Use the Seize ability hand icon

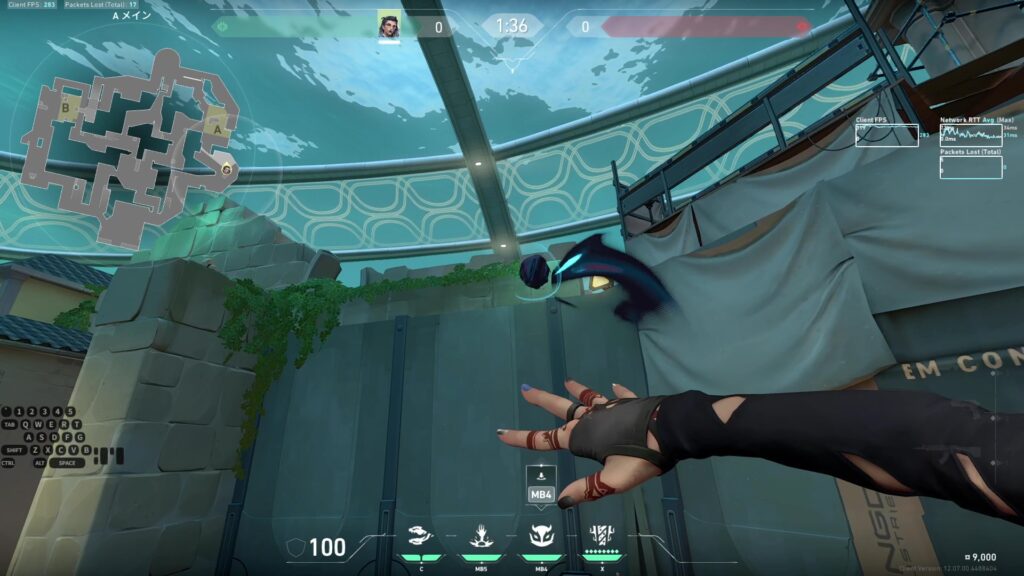[480, 535]
